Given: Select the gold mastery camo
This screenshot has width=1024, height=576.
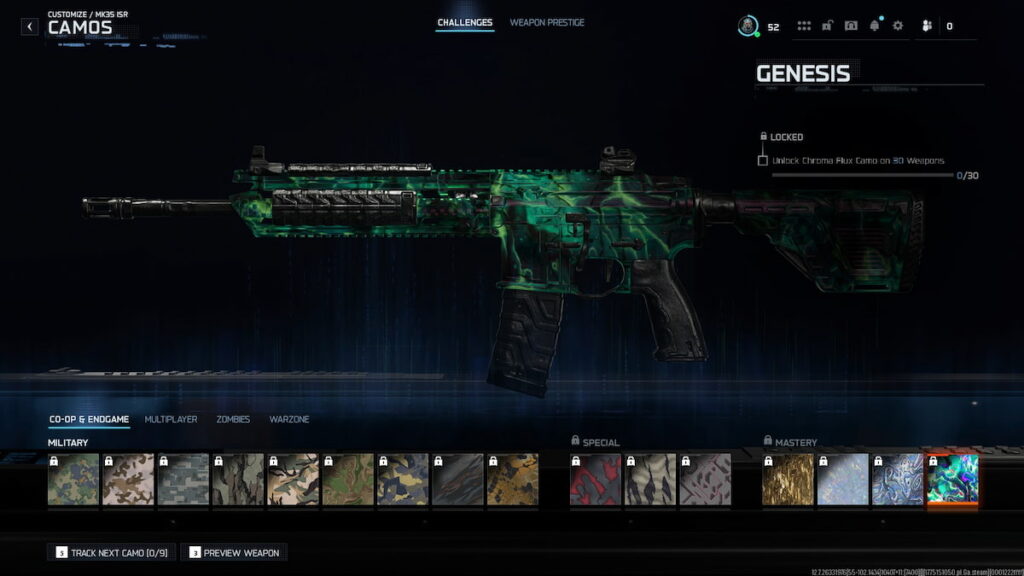Looking at the screenshot, I should pyautogui.click(x=787, y=480).
